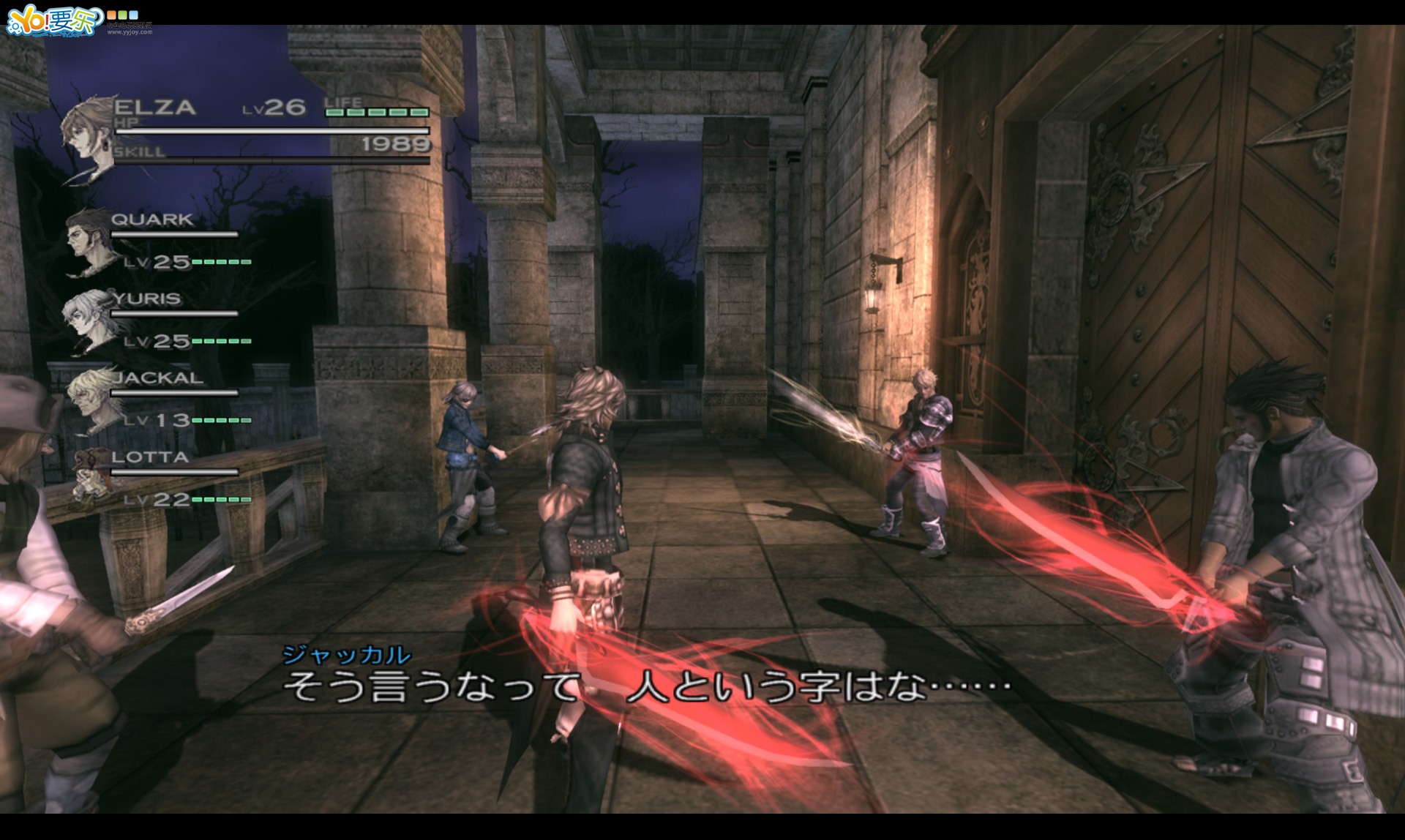This screenshot has width=1405, height=840.
Task: Select Elza's portrait in the party list
Action: tap(87, 137)
